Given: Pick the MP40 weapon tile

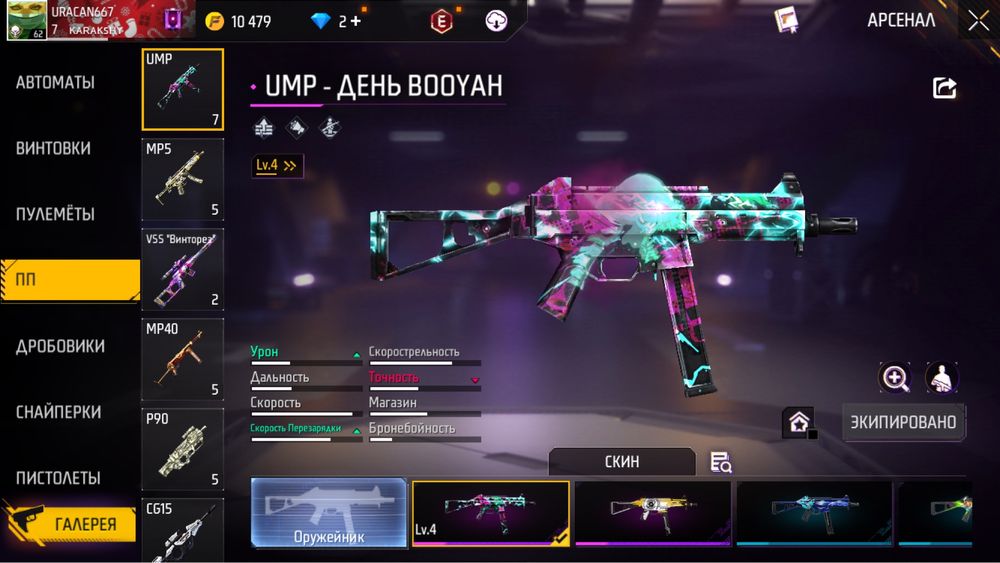Looking at the screenshot, I should 182,358.
